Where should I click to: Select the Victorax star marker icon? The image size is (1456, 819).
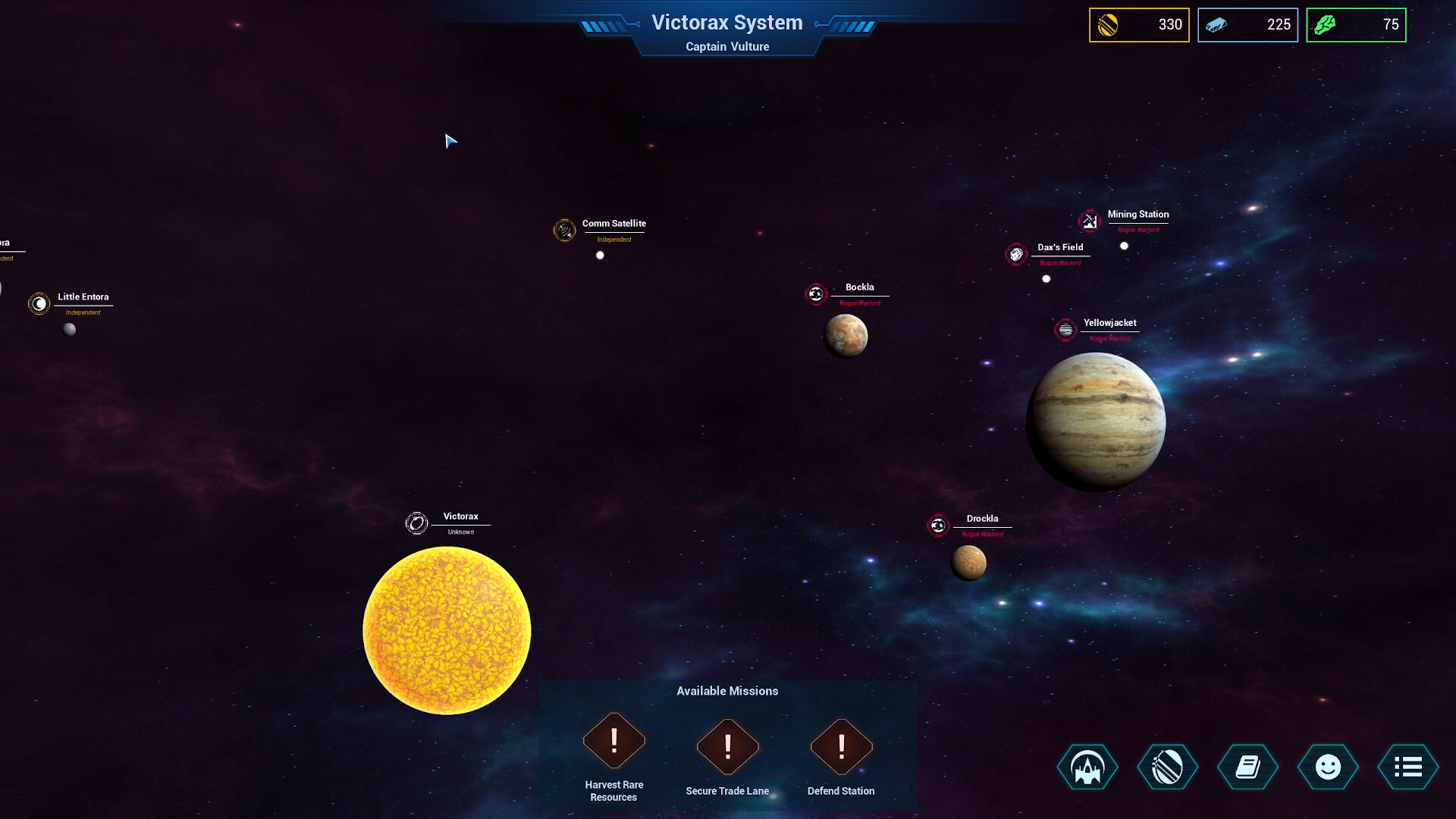click(416, 522)
